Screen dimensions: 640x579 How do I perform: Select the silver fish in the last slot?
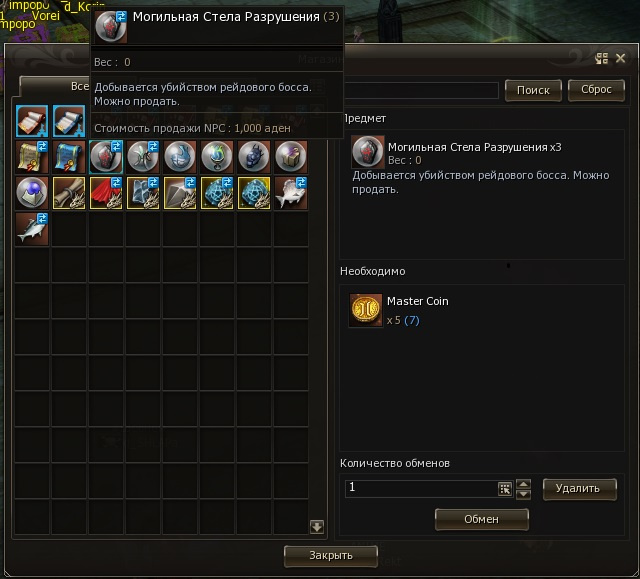(x=33, y=229)
